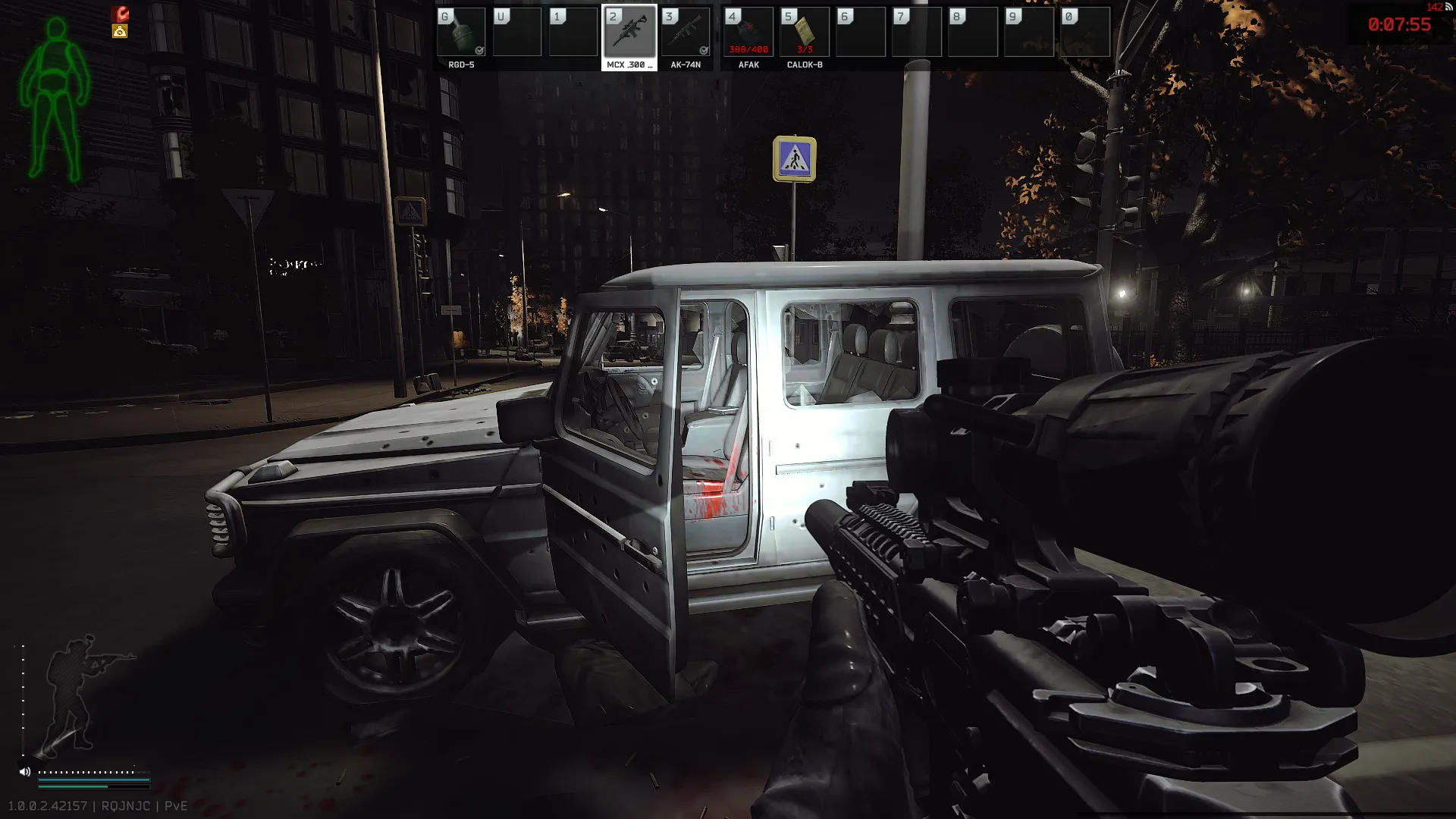Click the green body health silhouette

[55, 99]
